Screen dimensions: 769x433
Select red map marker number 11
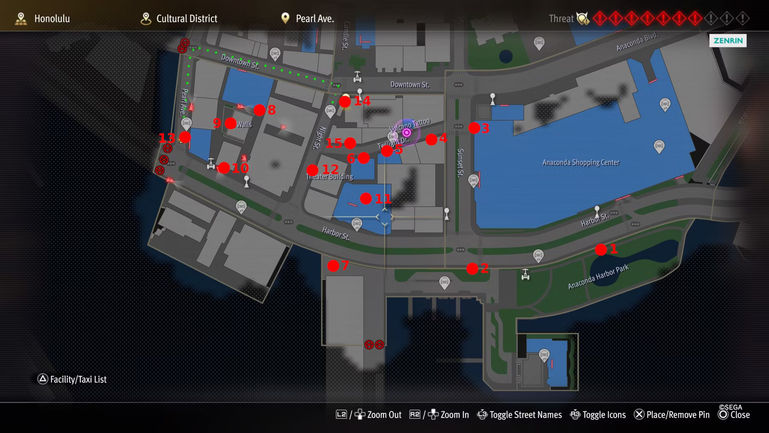pos(366,198)
